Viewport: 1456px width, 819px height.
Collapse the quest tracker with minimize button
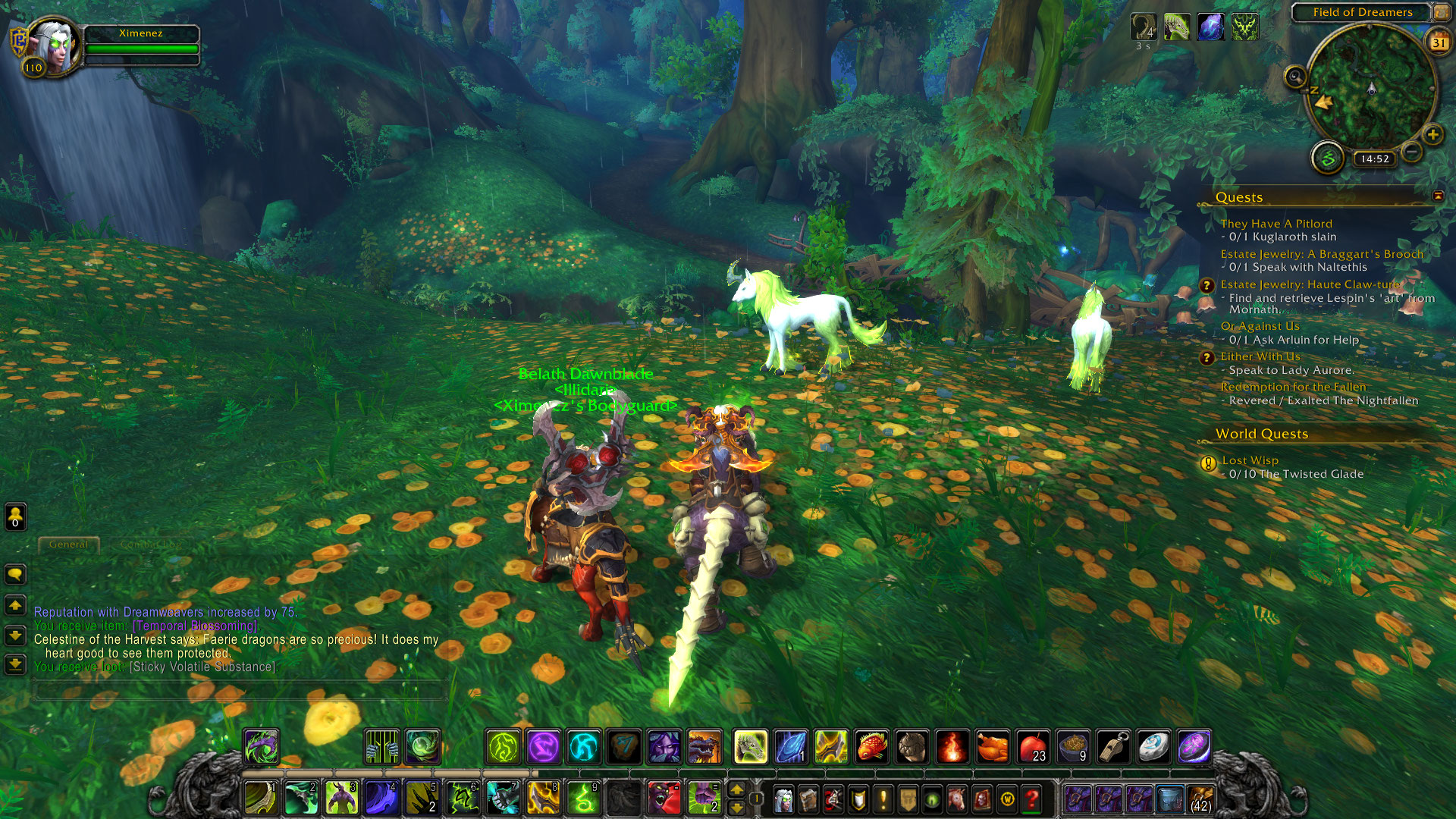click(1438, 196)
